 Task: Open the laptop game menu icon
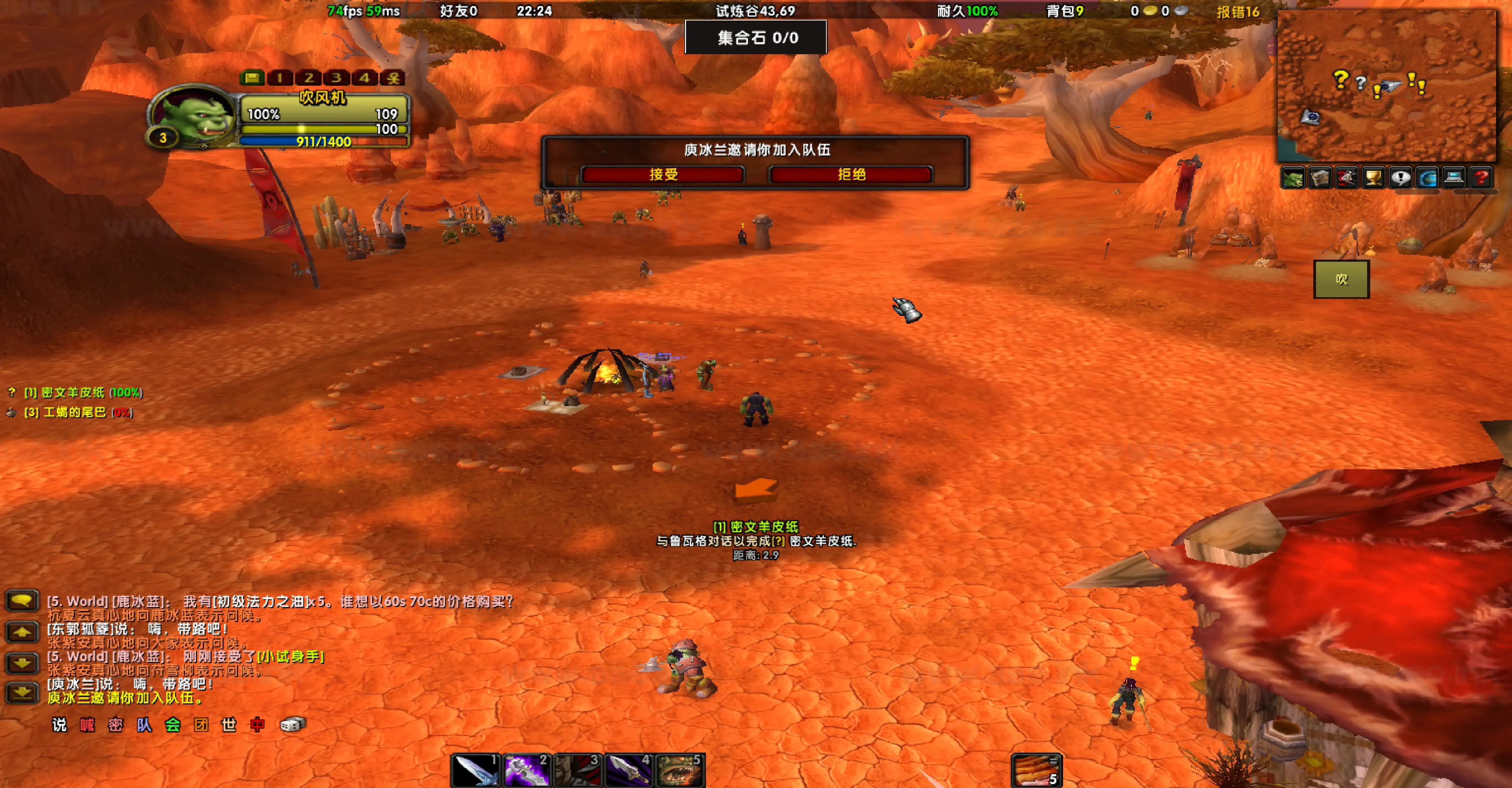[x=1454, y=178]
